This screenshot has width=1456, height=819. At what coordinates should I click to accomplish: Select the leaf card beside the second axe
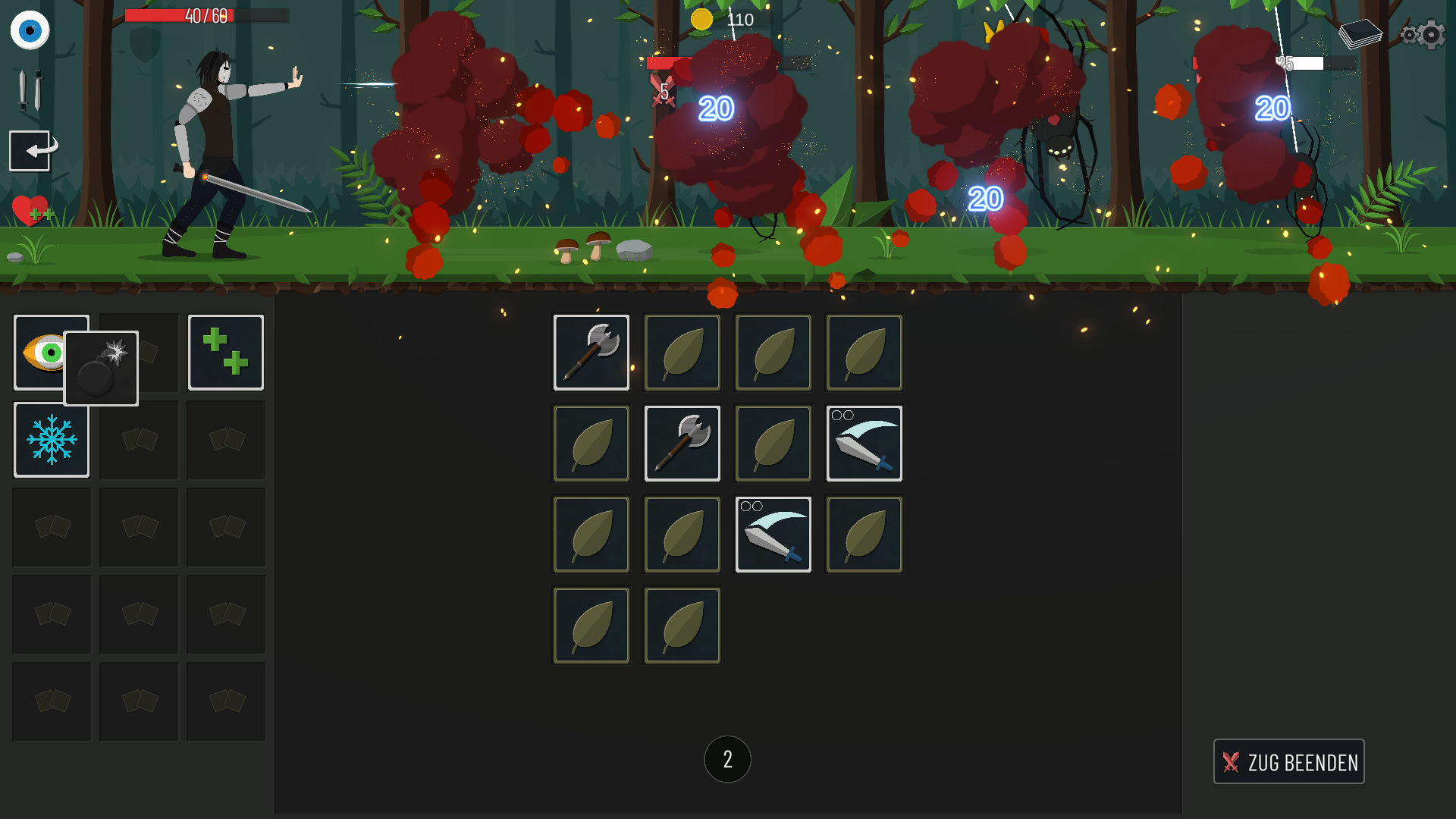[x=773, y=443]
